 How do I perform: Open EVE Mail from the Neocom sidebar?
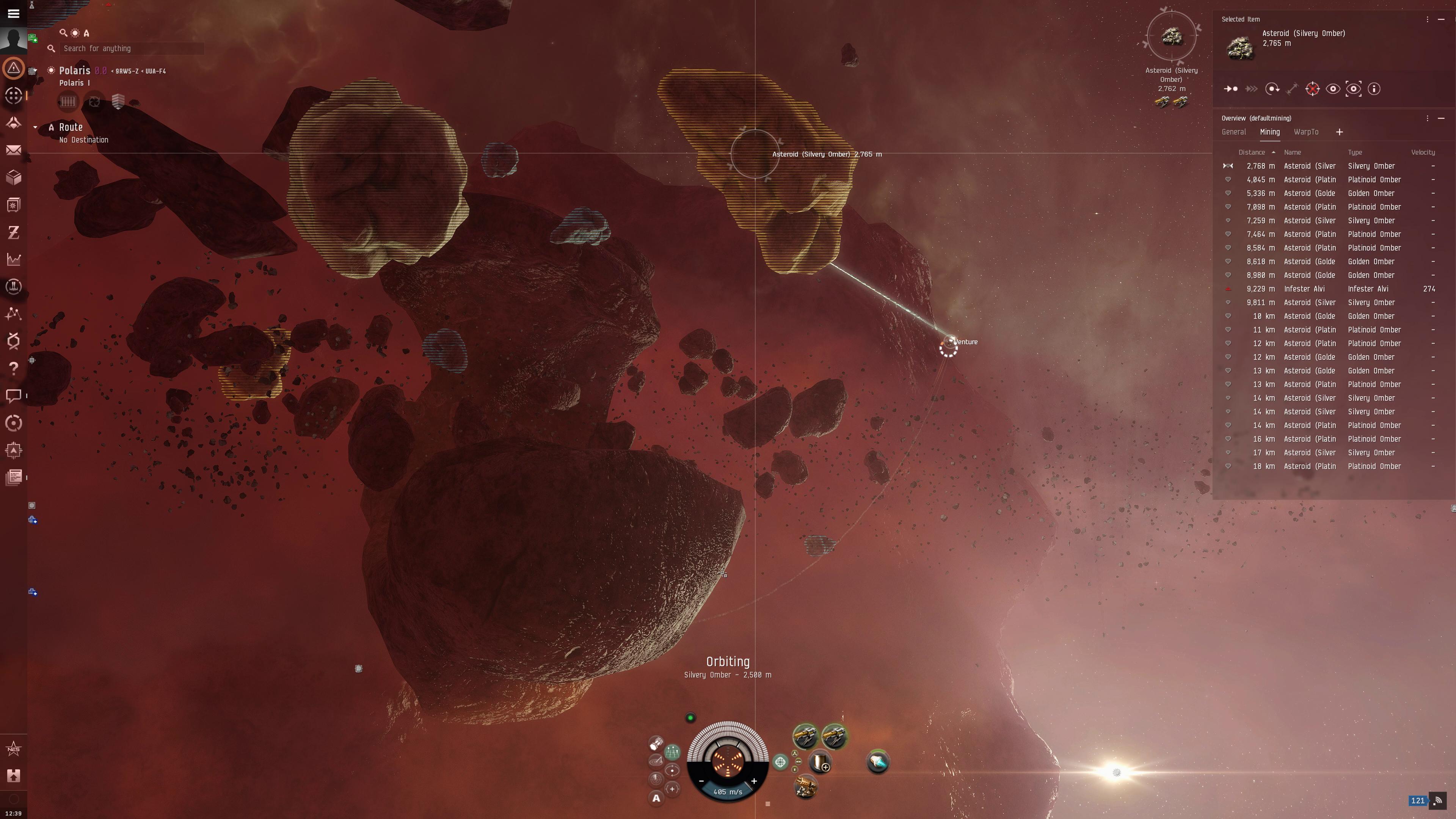click(x=14, y=151)
